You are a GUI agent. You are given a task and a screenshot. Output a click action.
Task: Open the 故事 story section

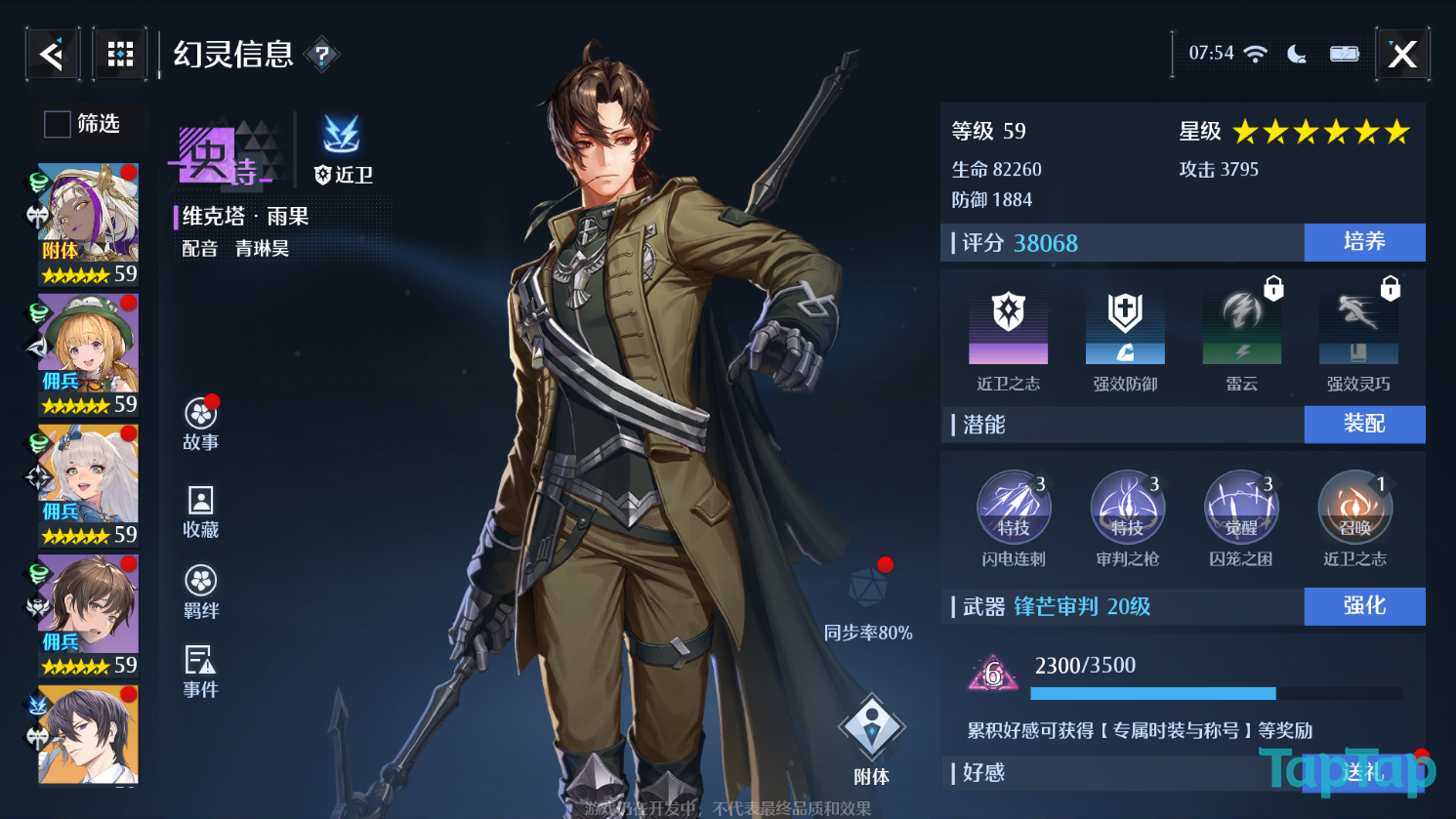[x=201, y=424]
